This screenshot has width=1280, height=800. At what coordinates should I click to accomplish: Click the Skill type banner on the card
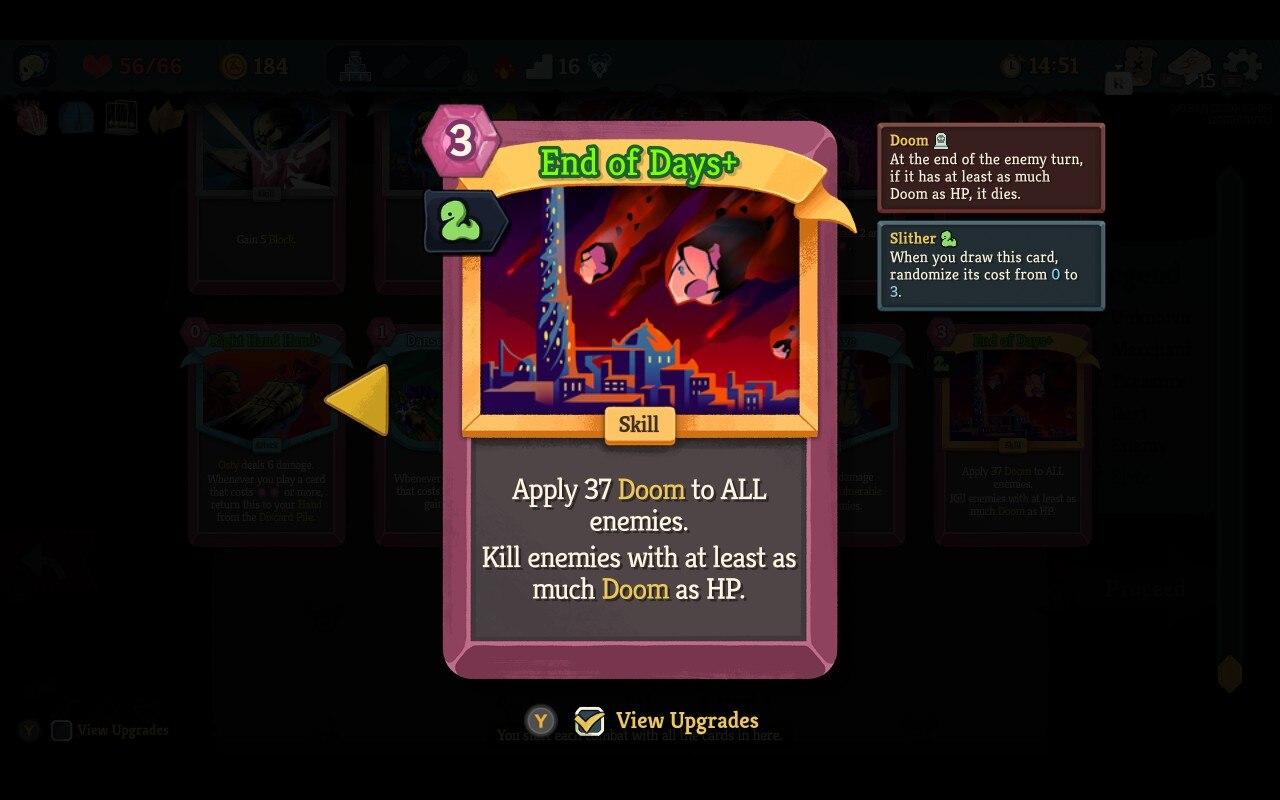pos(639,426)
